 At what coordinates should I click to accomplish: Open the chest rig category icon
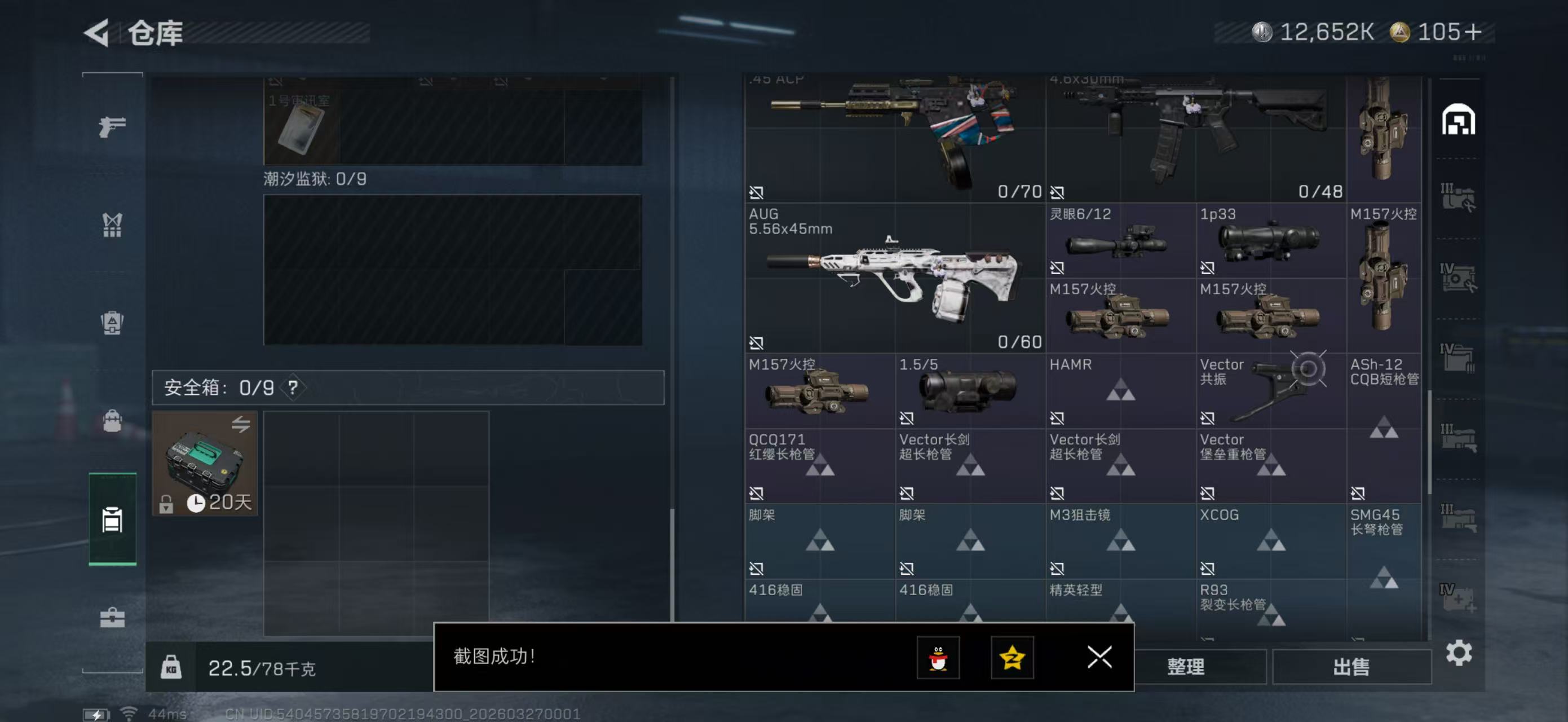click(112, 225)
